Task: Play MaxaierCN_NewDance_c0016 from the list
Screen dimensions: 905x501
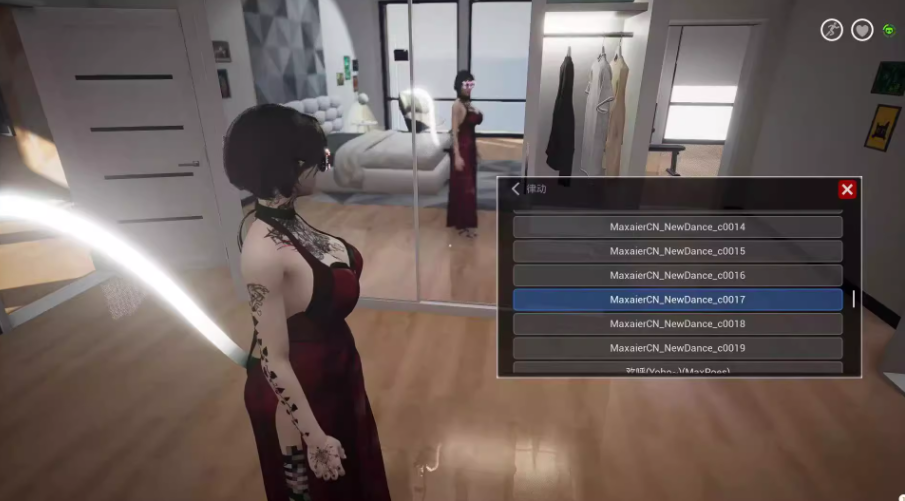Action: (x=677, y=275)
